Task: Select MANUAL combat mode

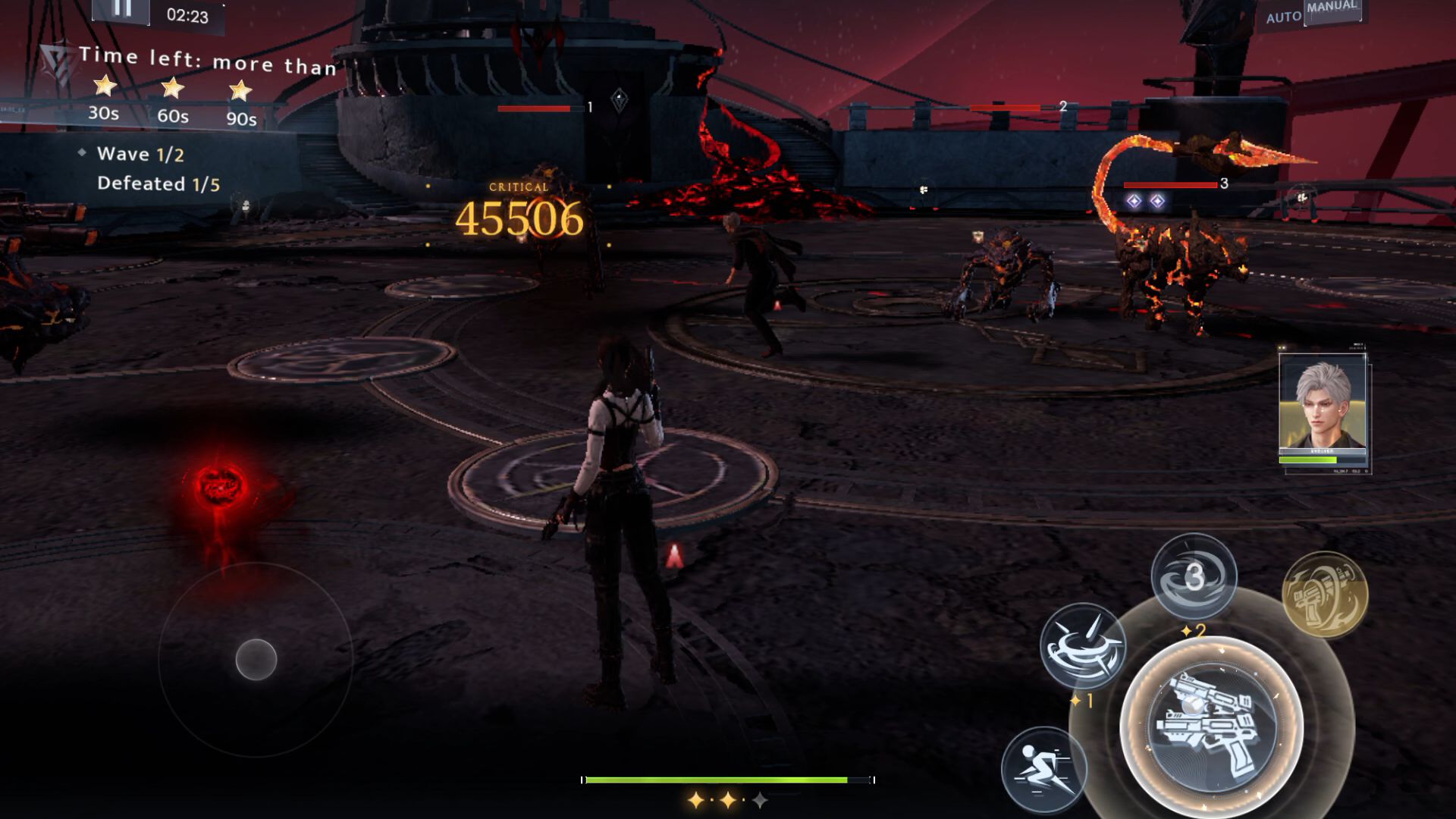Action: [1332, 8]
